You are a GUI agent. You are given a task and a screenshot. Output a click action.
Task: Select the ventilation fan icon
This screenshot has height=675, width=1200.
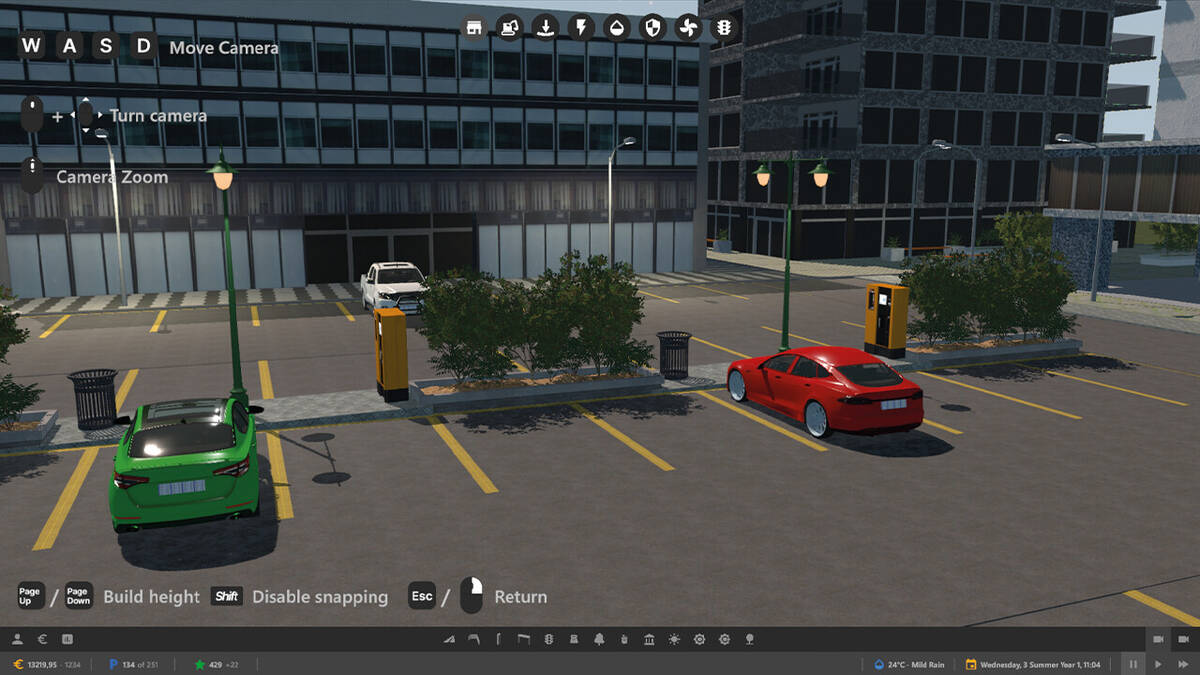coord(688,27)
